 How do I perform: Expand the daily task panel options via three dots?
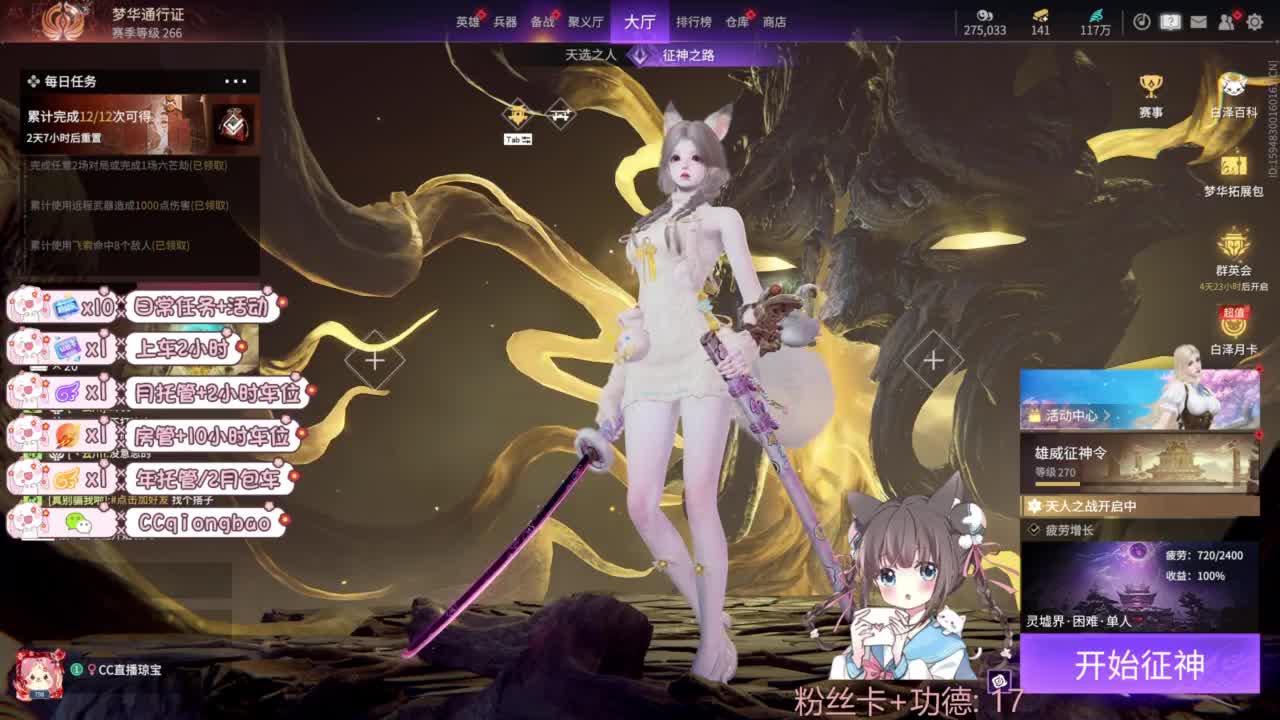[237, 80]
